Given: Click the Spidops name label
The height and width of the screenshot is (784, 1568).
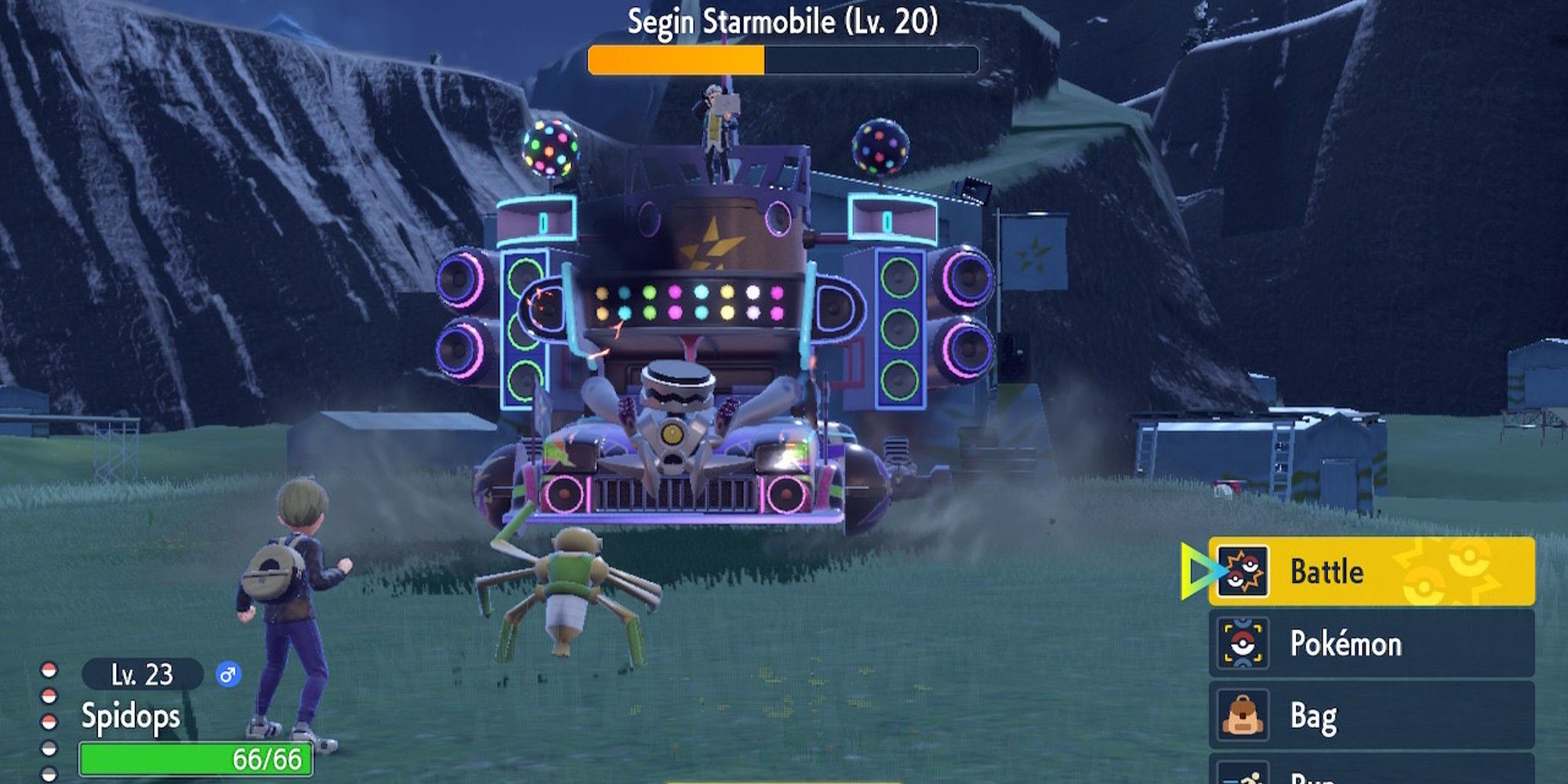Looking at the screenshot, I should coord(130,715).
